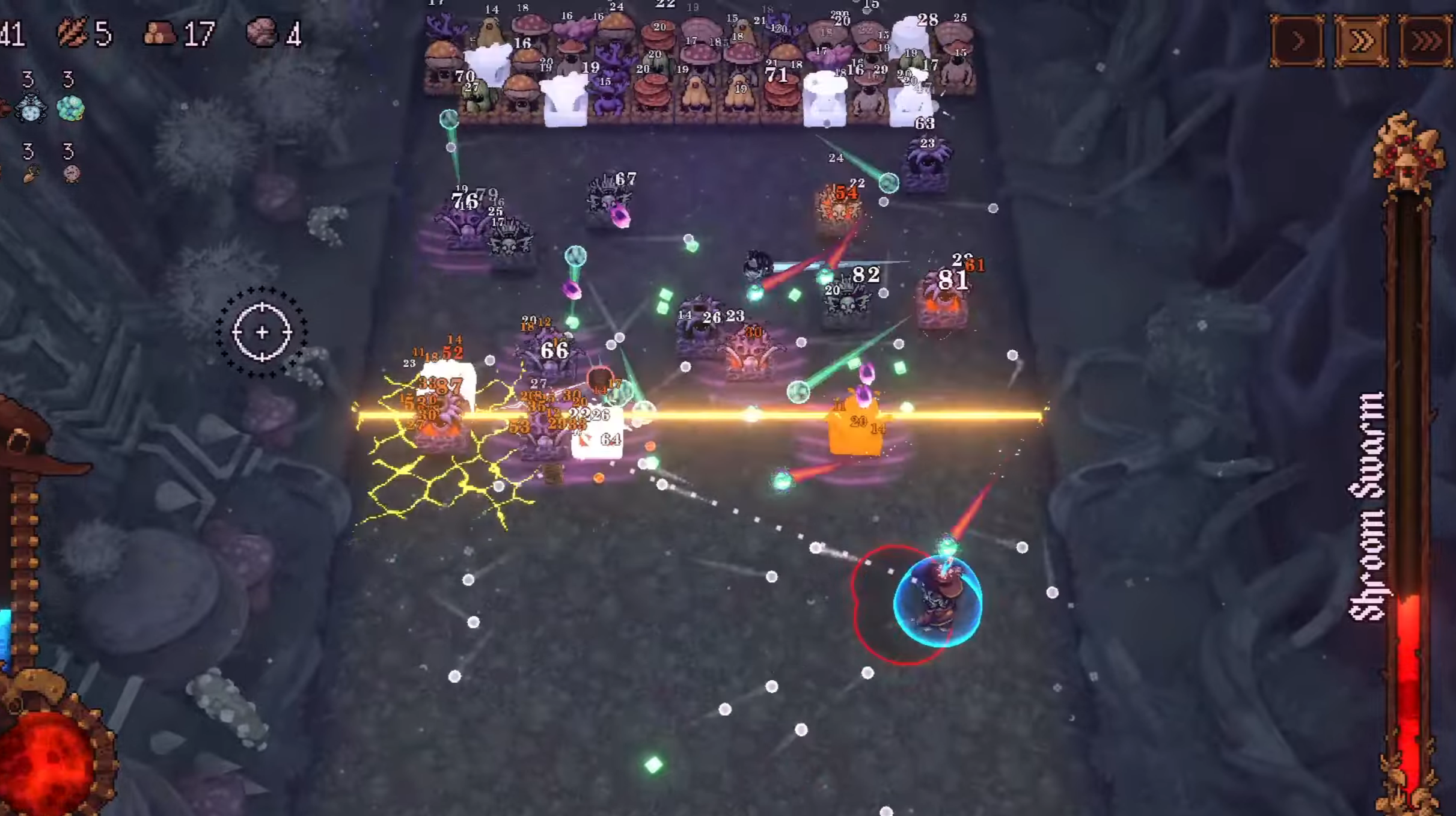Click the log pile resource icon showing 17

[x=161, y=33]
